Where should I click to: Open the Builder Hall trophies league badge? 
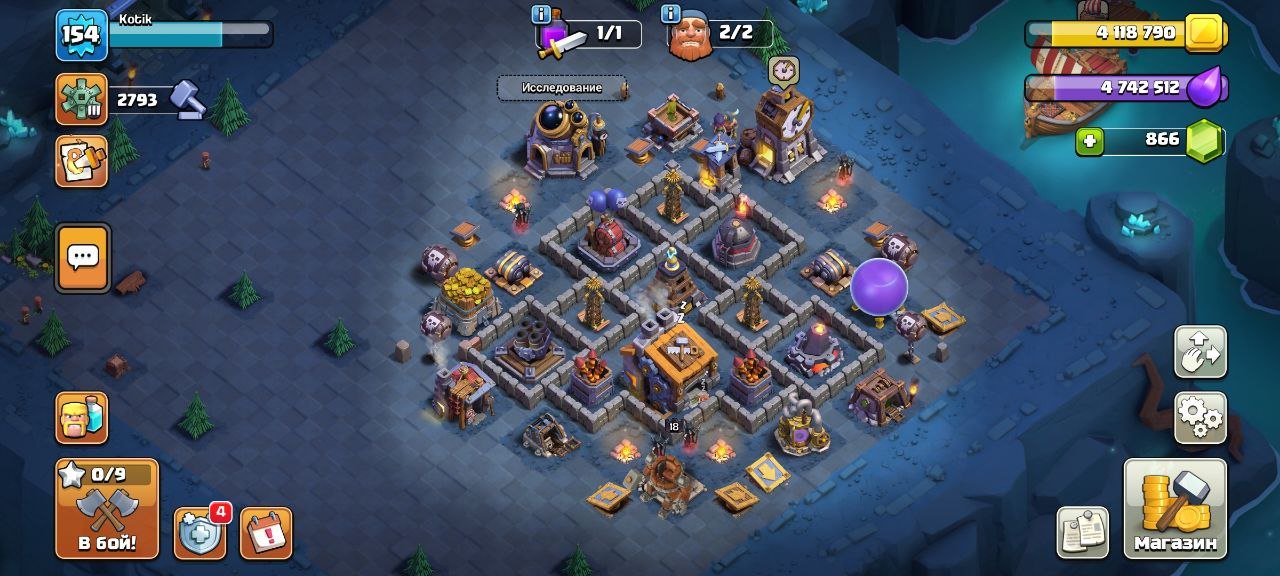click(81, 99)
